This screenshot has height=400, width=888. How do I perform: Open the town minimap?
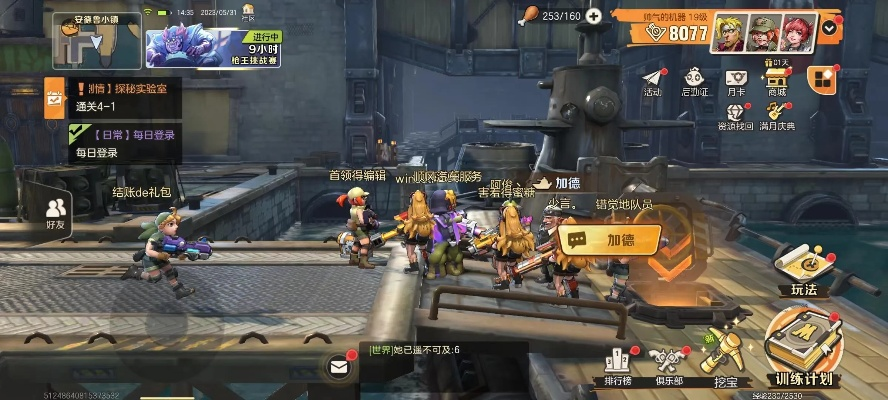[94, 40]
